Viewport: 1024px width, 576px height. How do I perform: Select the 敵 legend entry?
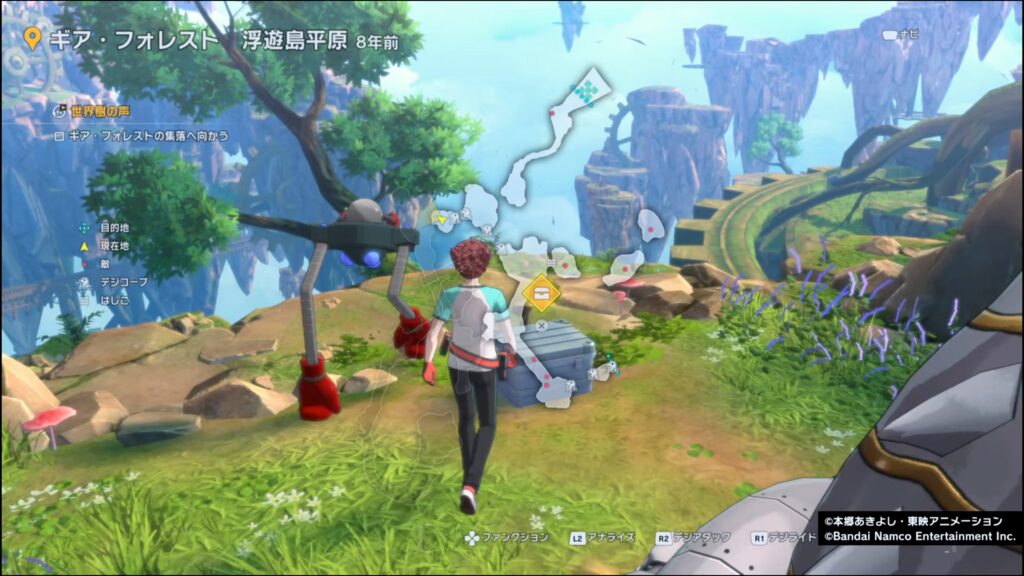tap(104, 264)
